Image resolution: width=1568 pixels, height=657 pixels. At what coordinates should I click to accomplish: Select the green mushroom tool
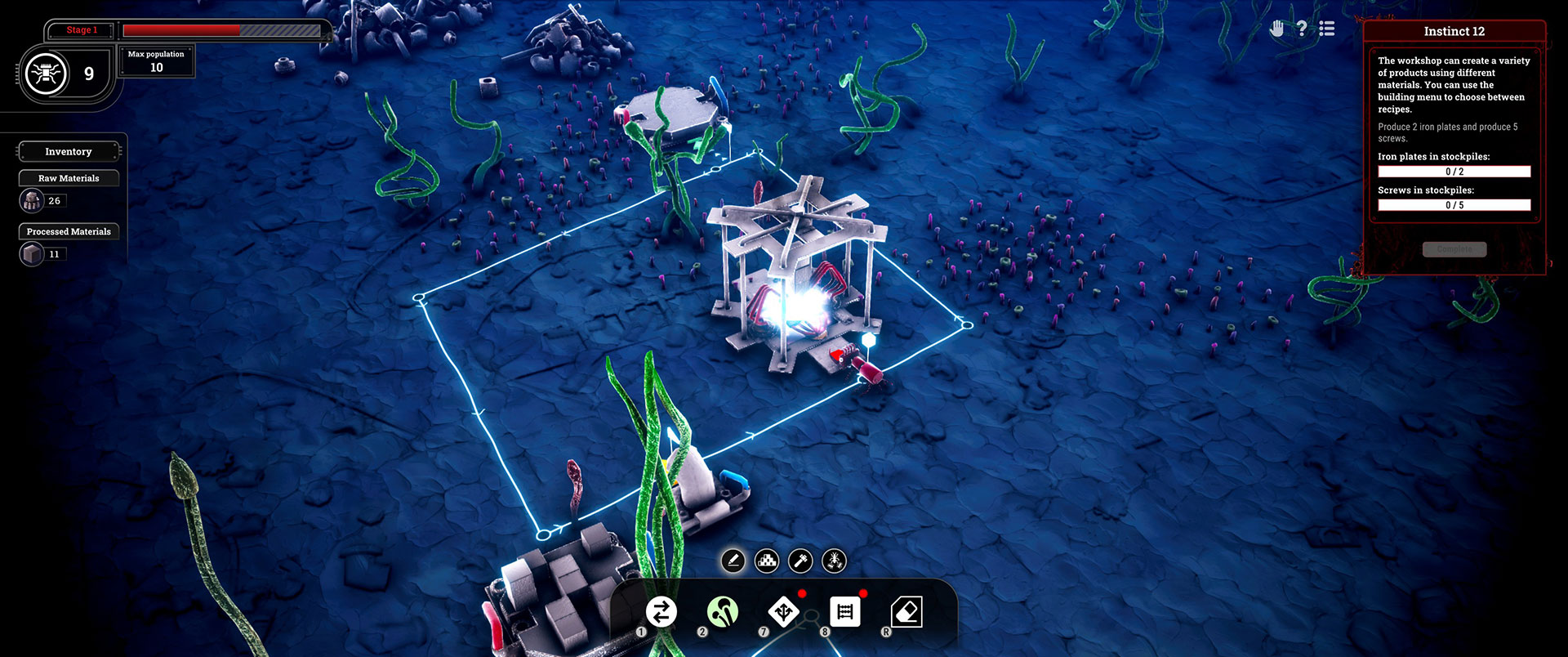722,612
